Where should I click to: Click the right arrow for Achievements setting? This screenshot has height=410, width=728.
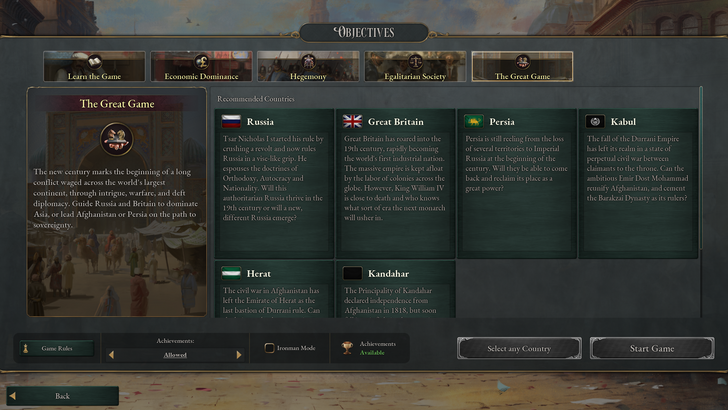pos(239,355)
